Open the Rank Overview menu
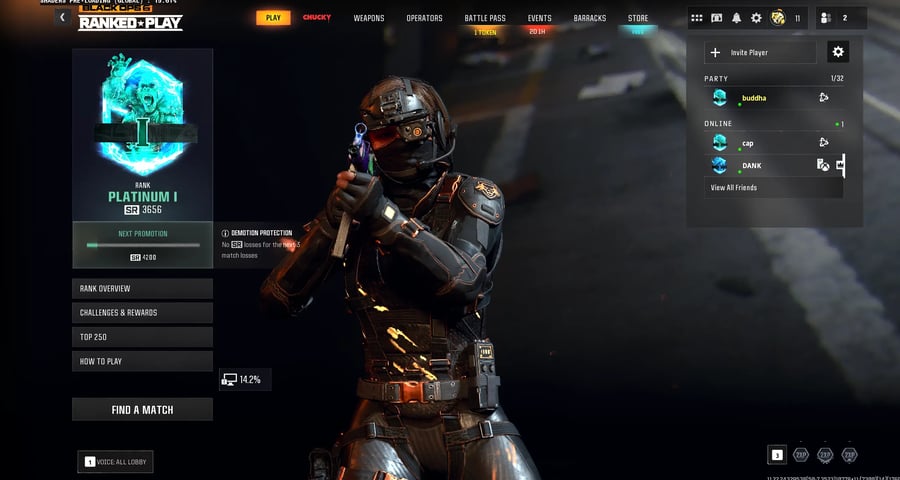 click(x=142, y=288)
